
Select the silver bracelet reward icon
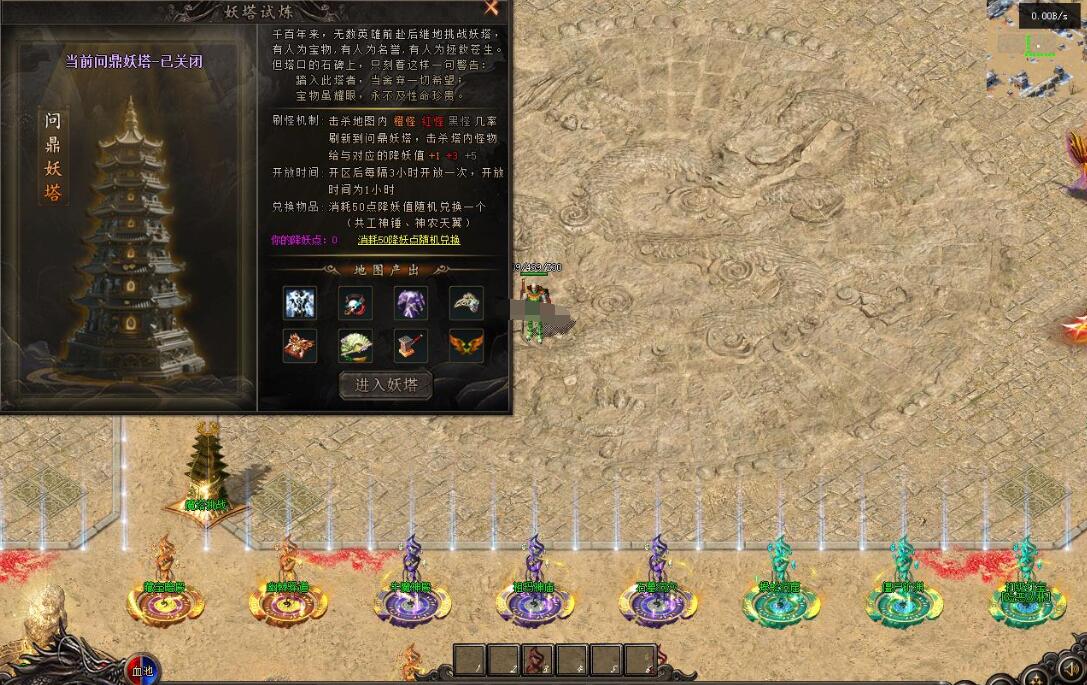(x=466, y=302)
